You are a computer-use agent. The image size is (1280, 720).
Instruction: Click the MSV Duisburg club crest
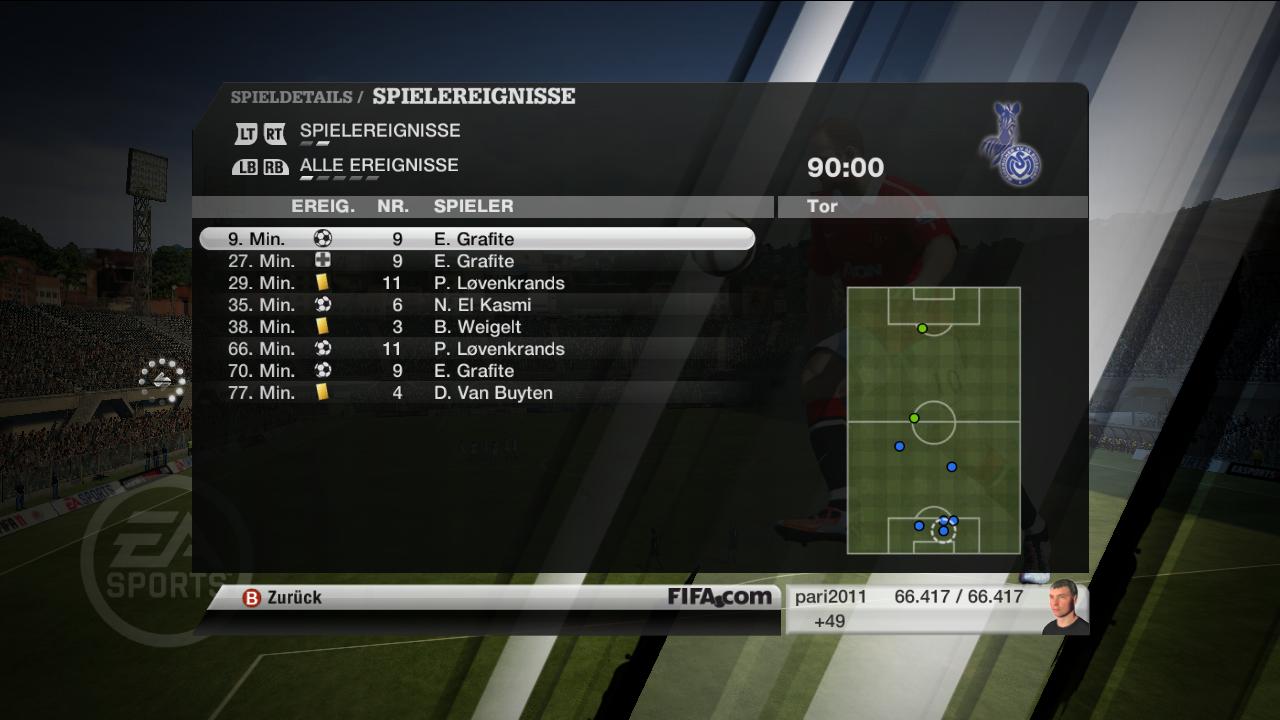point(1010,144)
